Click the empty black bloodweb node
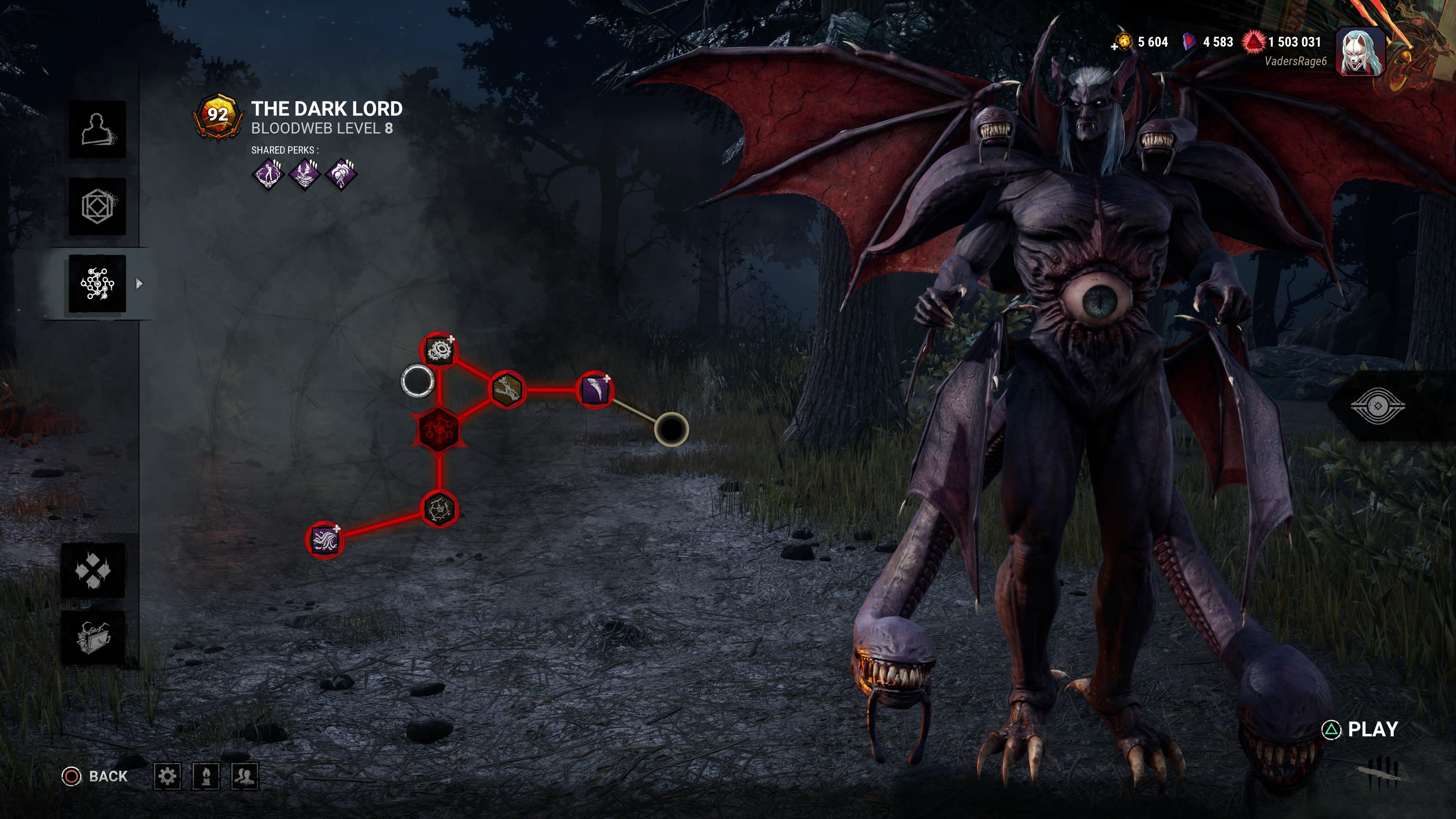Image resolution: width=1456 pixels, height=819 pixels. point(671,429)
